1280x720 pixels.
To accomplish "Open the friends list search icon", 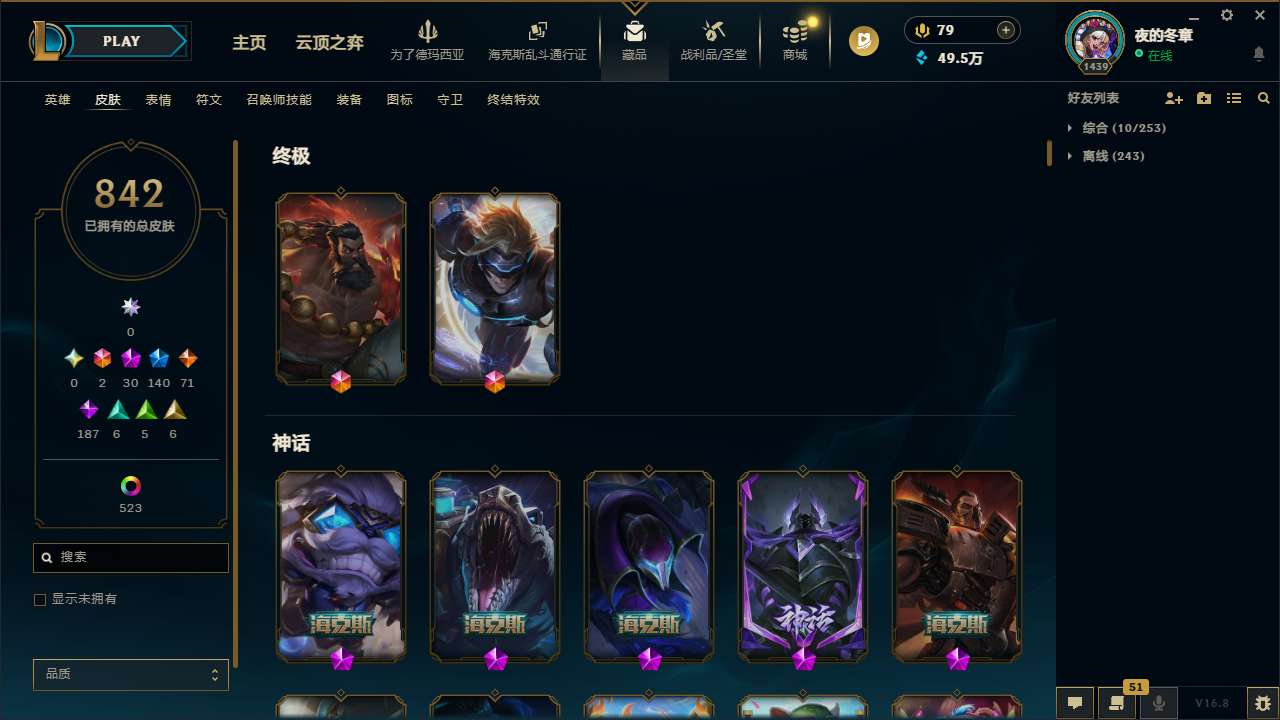I will [1264, 98].
